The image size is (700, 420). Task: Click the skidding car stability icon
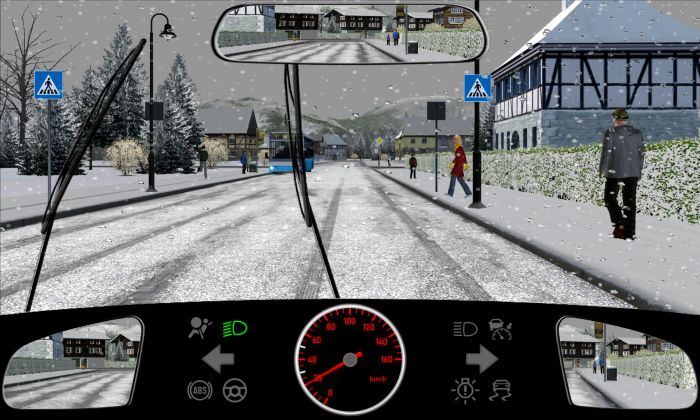click(499, 390)
